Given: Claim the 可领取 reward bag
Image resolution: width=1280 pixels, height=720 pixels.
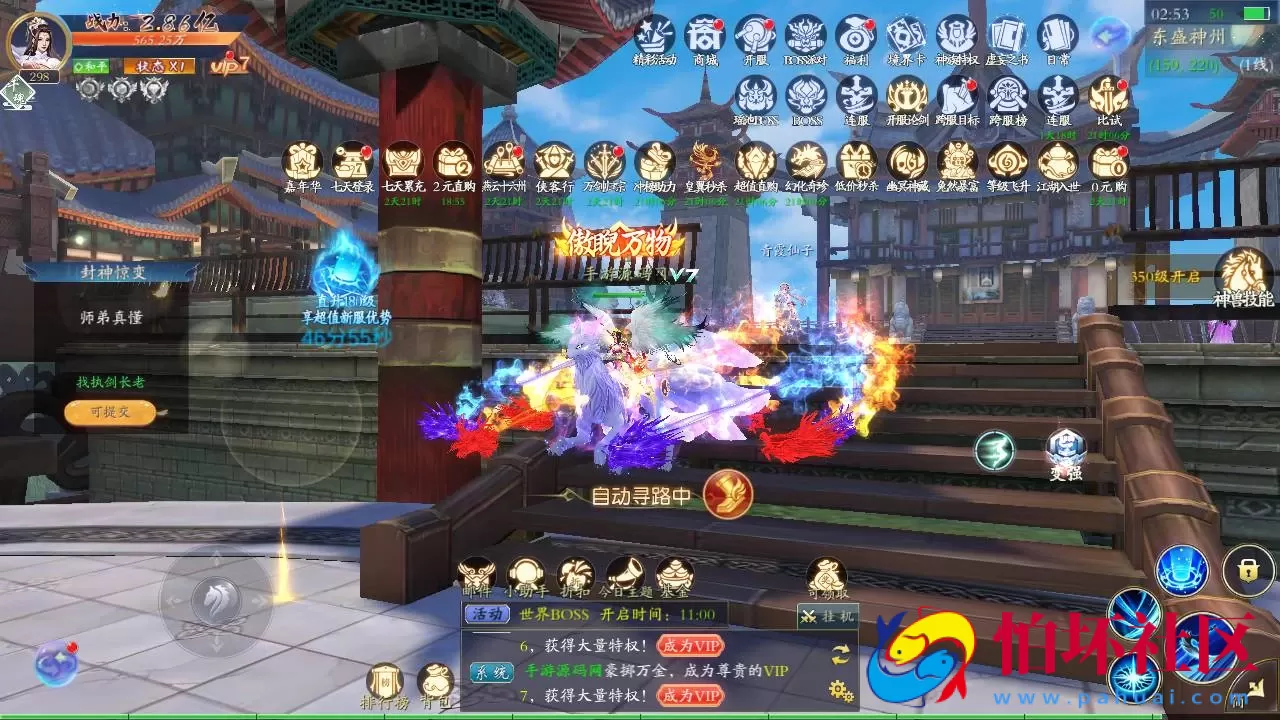Looking at the screenshot, I should click(x=826, y=575).
